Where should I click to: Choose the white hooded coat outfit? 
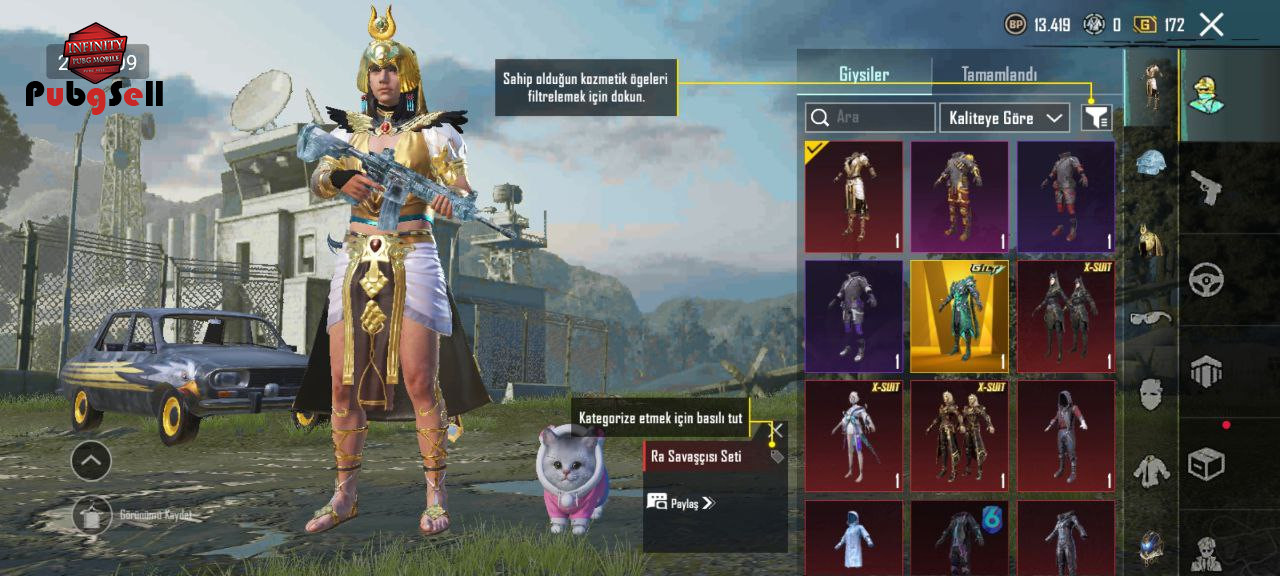[854, 537]
